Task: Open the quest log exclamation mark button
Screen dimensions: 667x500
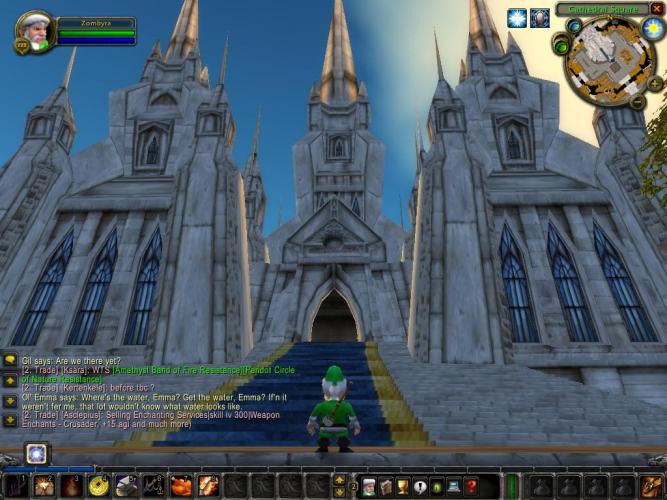Action: (x=419, y=486)
